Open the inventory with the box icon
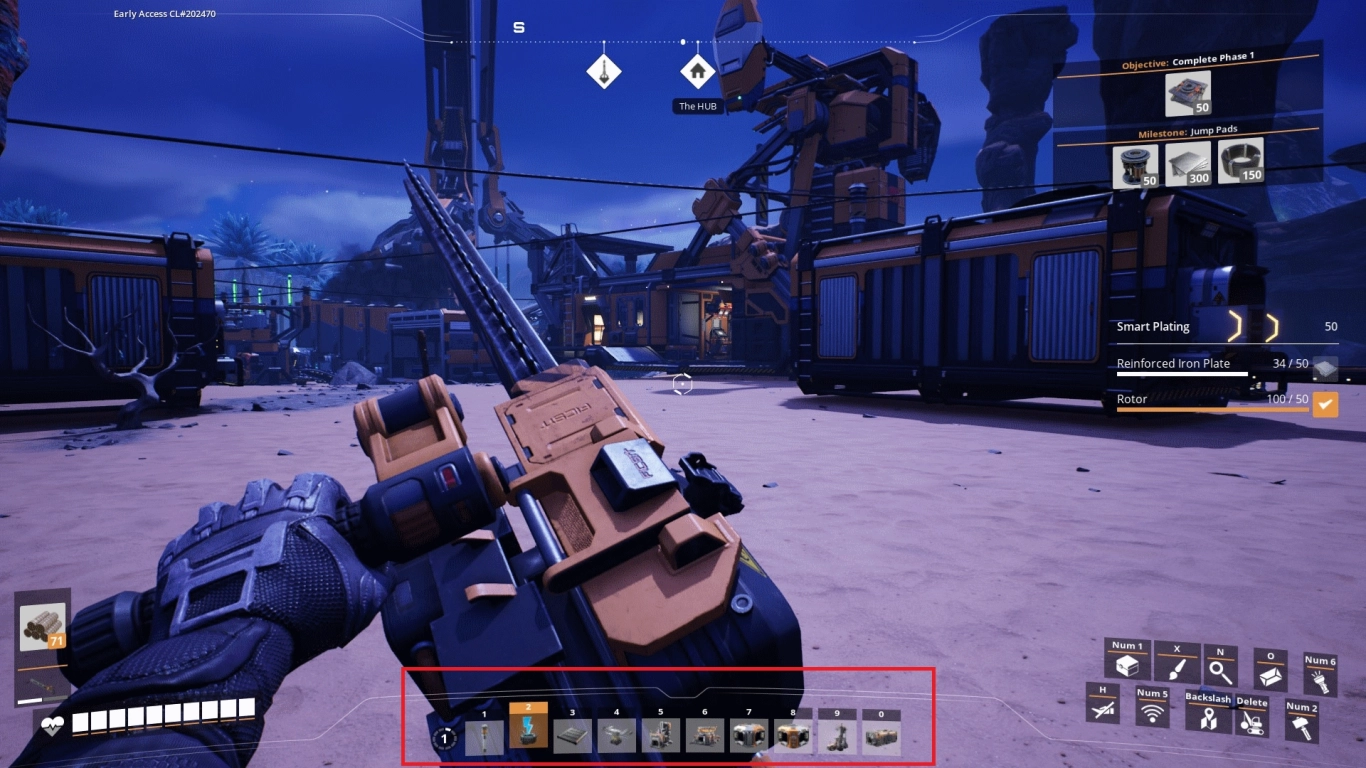The image size is (1366, 768). pyautogui.click(x=1129, y=659)
